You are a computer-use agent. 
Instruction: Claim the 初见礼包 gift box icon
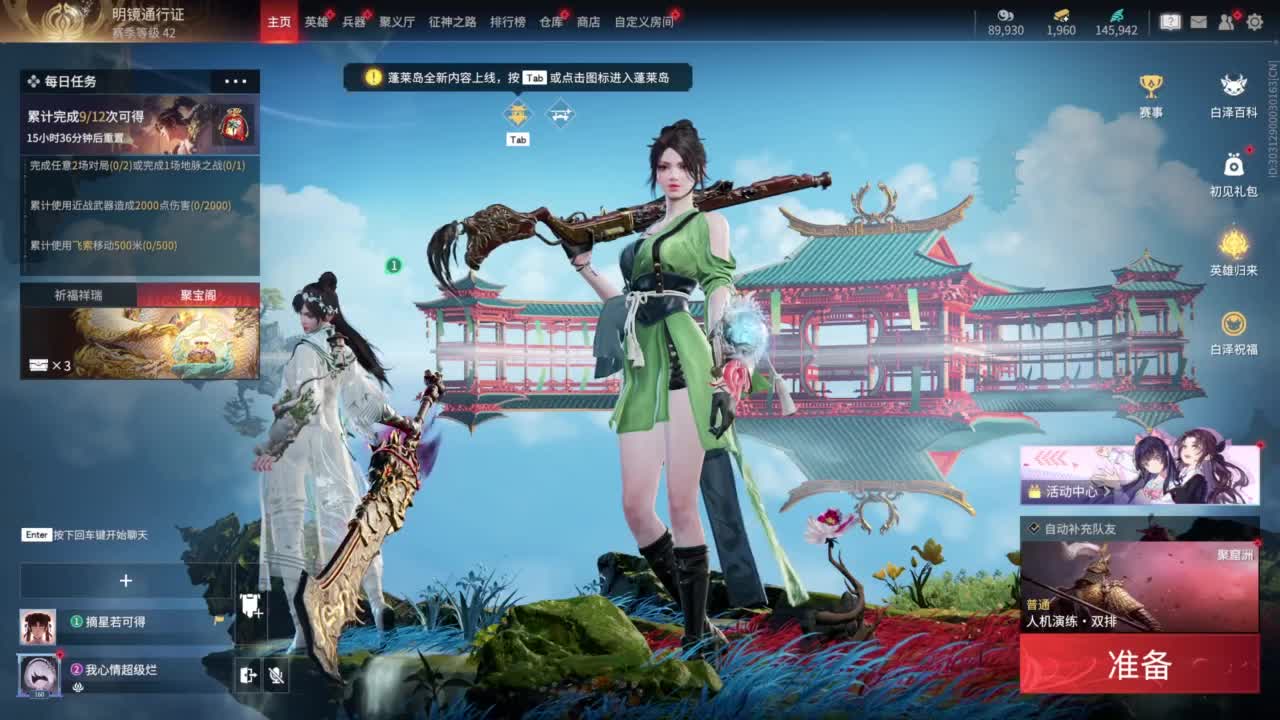[1234, 166]
